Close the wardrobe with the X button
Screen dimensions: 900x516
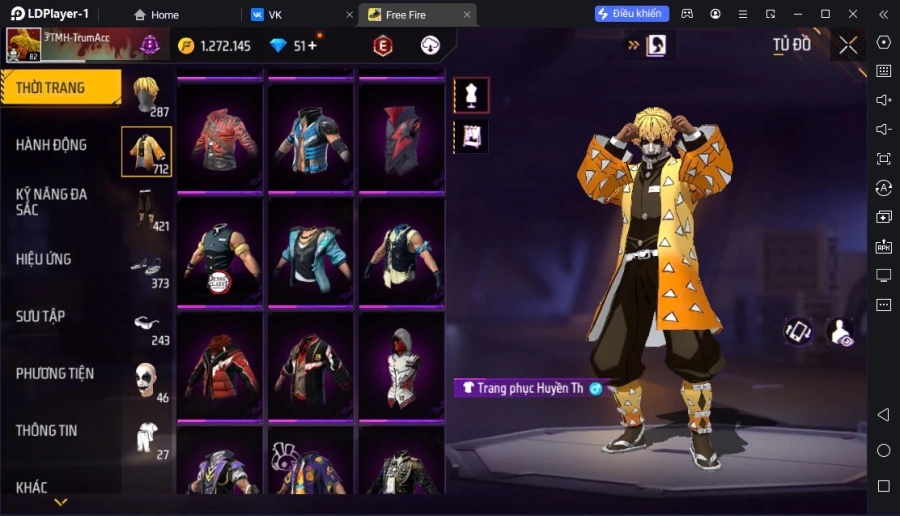click(x=848, y=45)
